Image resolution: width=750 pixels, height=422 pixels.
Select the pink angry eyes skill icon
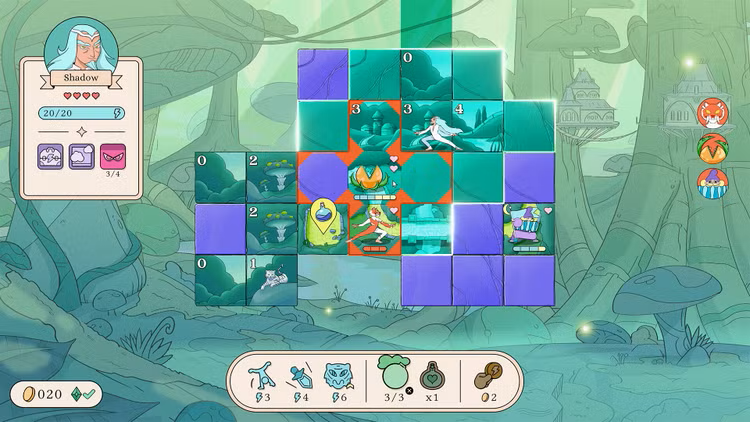(x=112, y=155)
